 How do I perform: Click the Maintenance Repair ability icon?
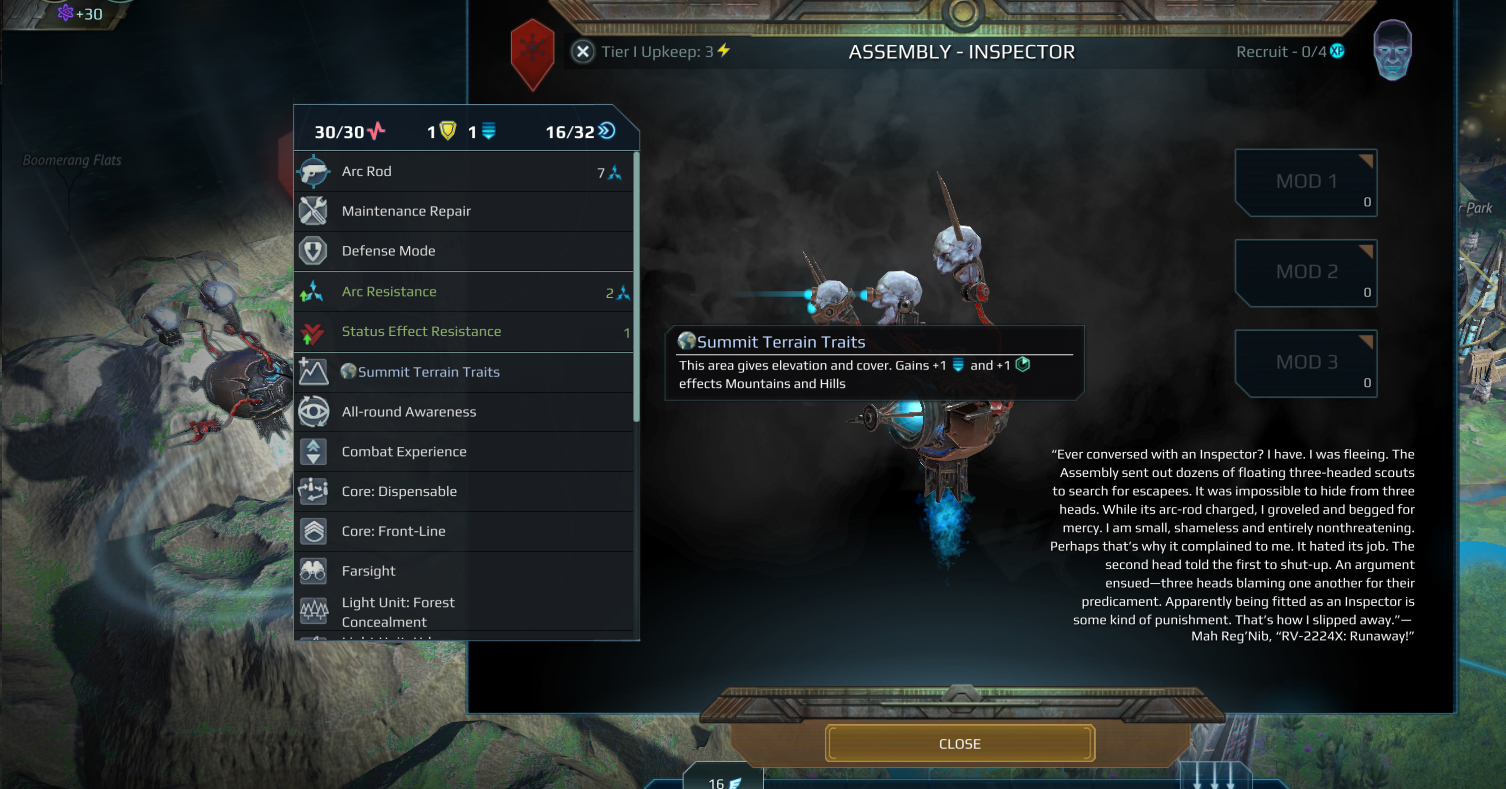[313, 211]
